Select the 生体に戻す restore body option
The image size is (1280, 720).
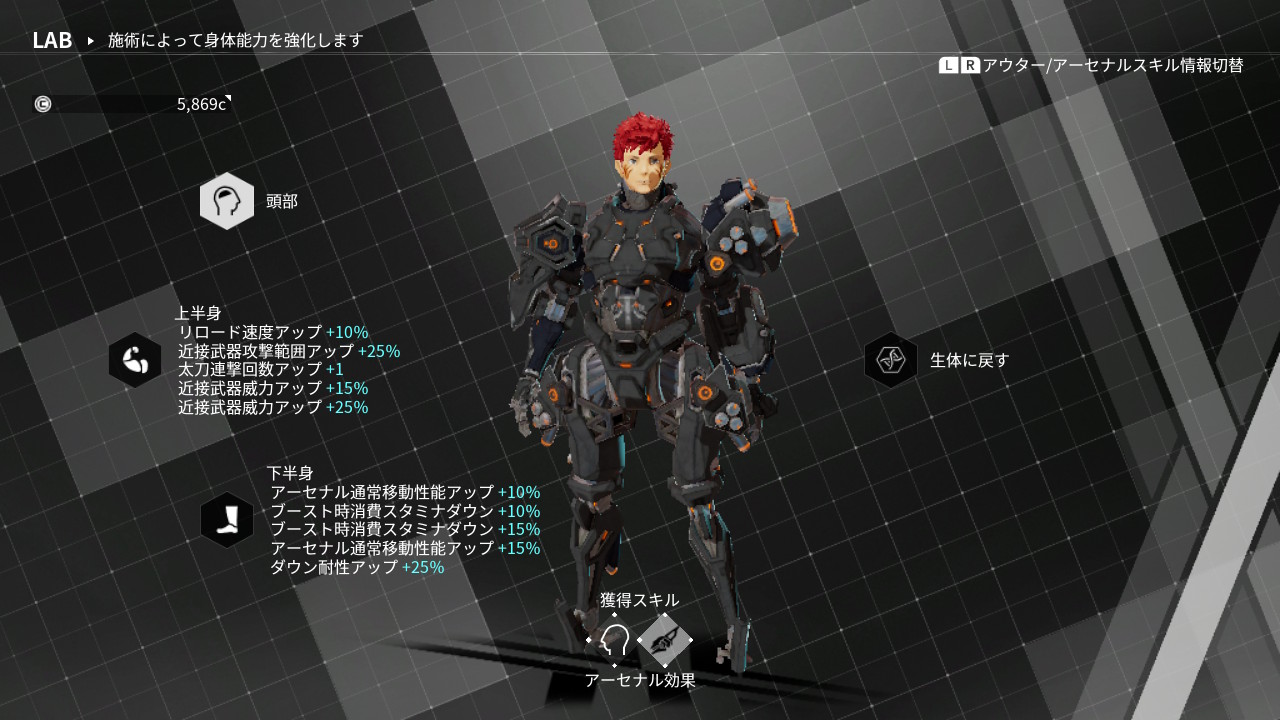tap(891, 360)
